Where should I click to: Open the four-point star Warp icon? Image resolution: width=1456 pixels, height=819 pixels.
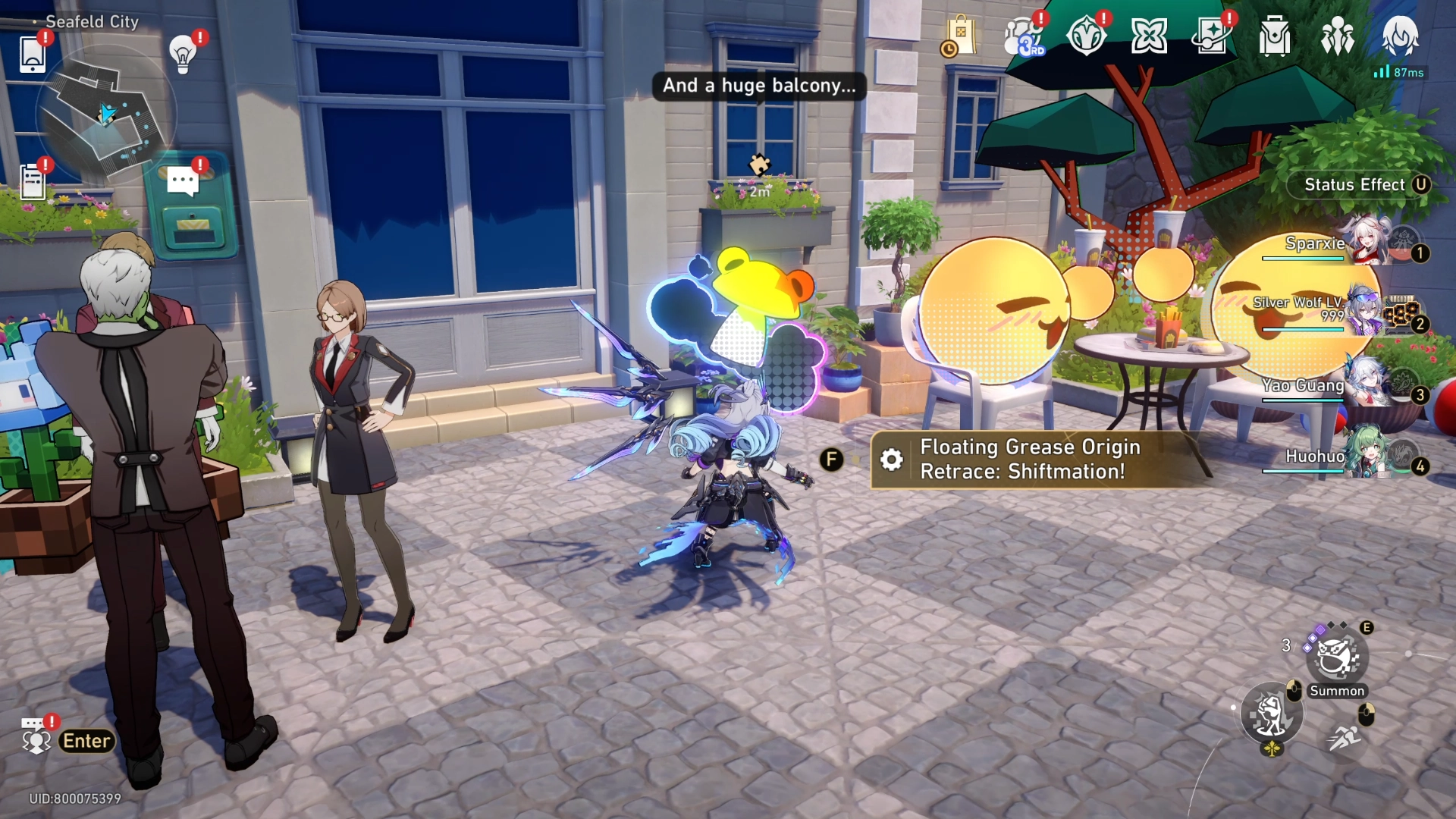[1149, 36]
